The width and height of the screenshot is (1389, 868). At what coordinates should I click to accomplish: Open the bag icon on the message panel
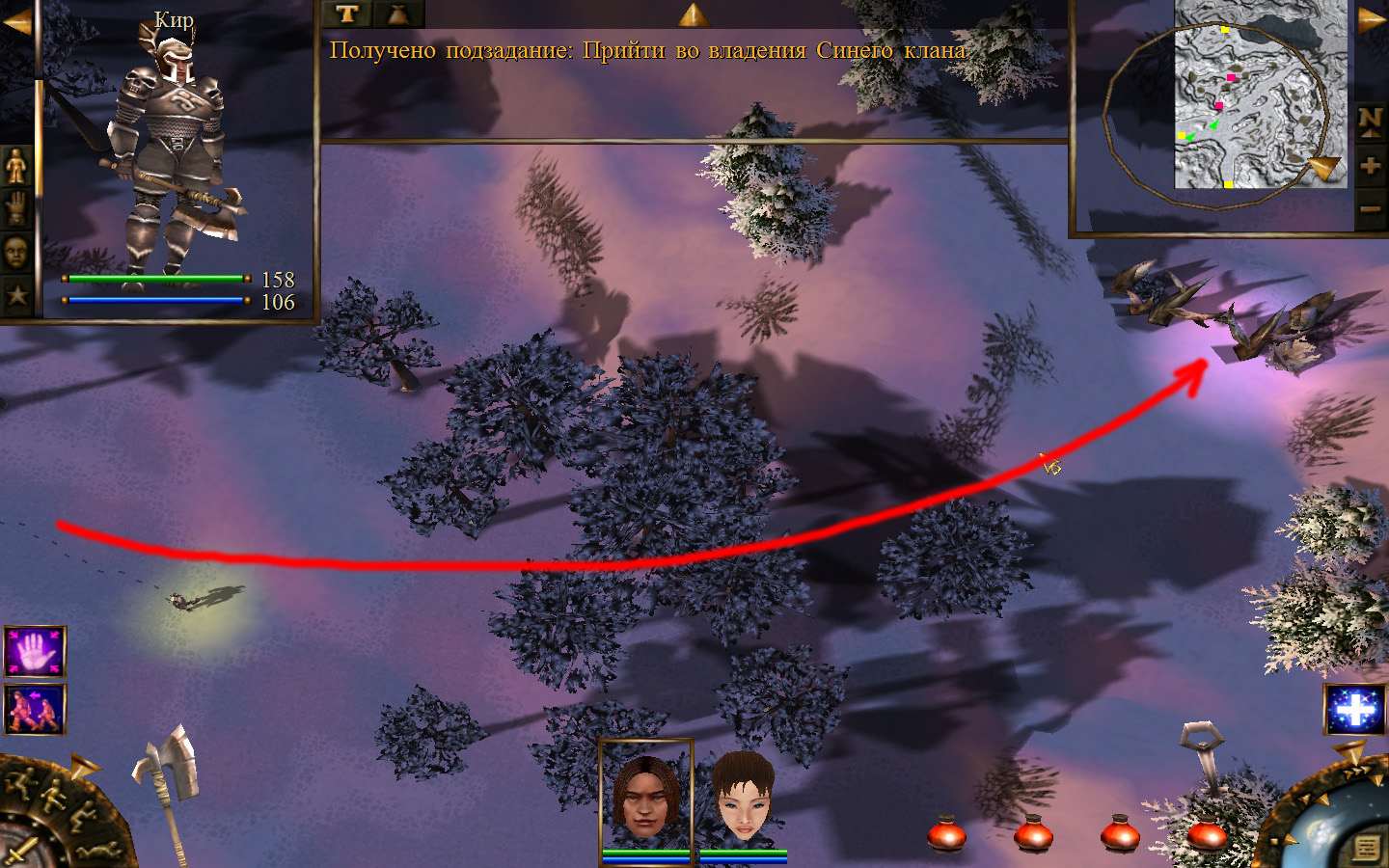pyautogui.click(x=398, y=14)
